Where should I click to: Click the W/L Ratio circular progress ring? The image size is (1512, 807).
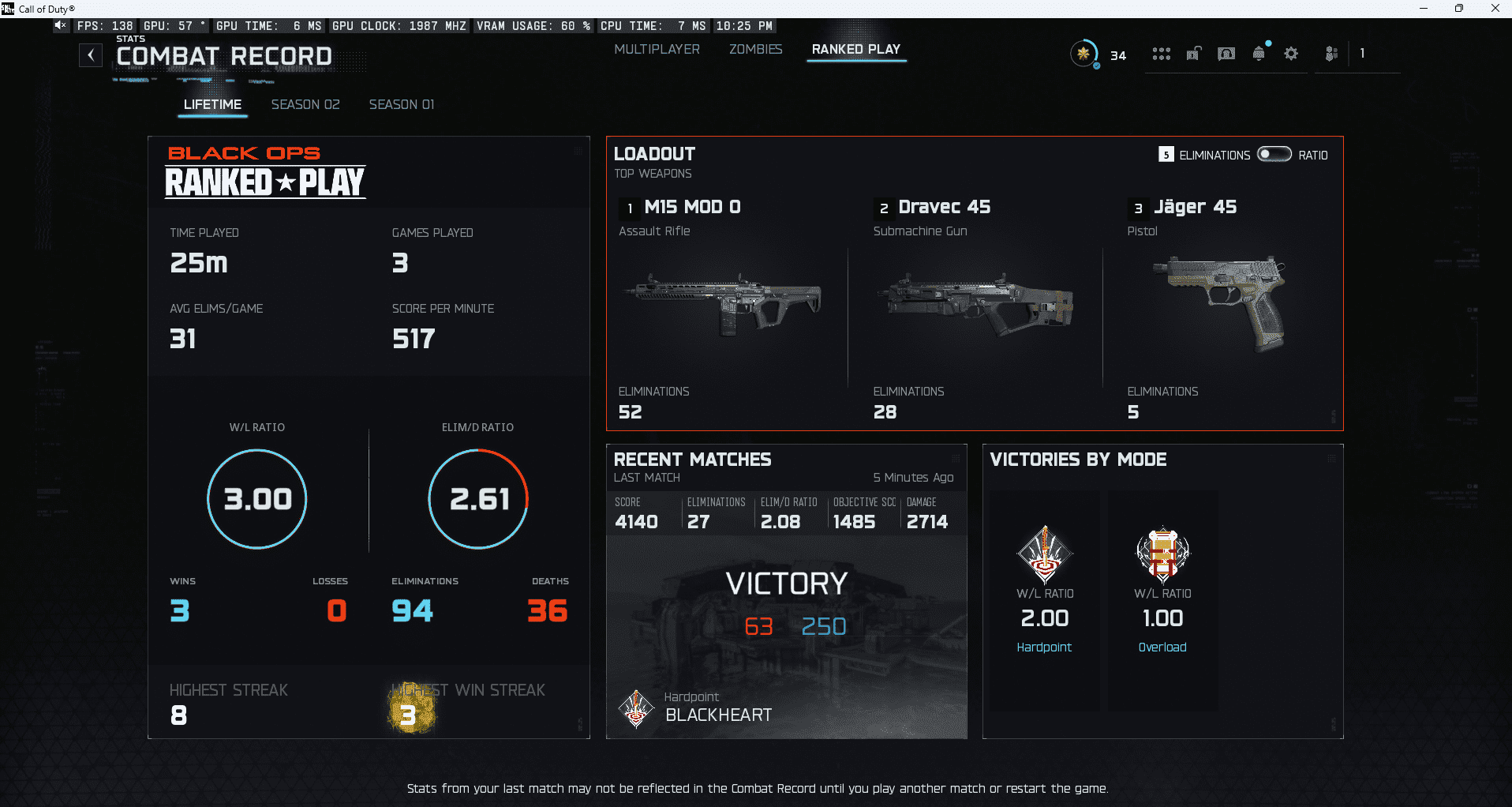click(x=256, y=498)
